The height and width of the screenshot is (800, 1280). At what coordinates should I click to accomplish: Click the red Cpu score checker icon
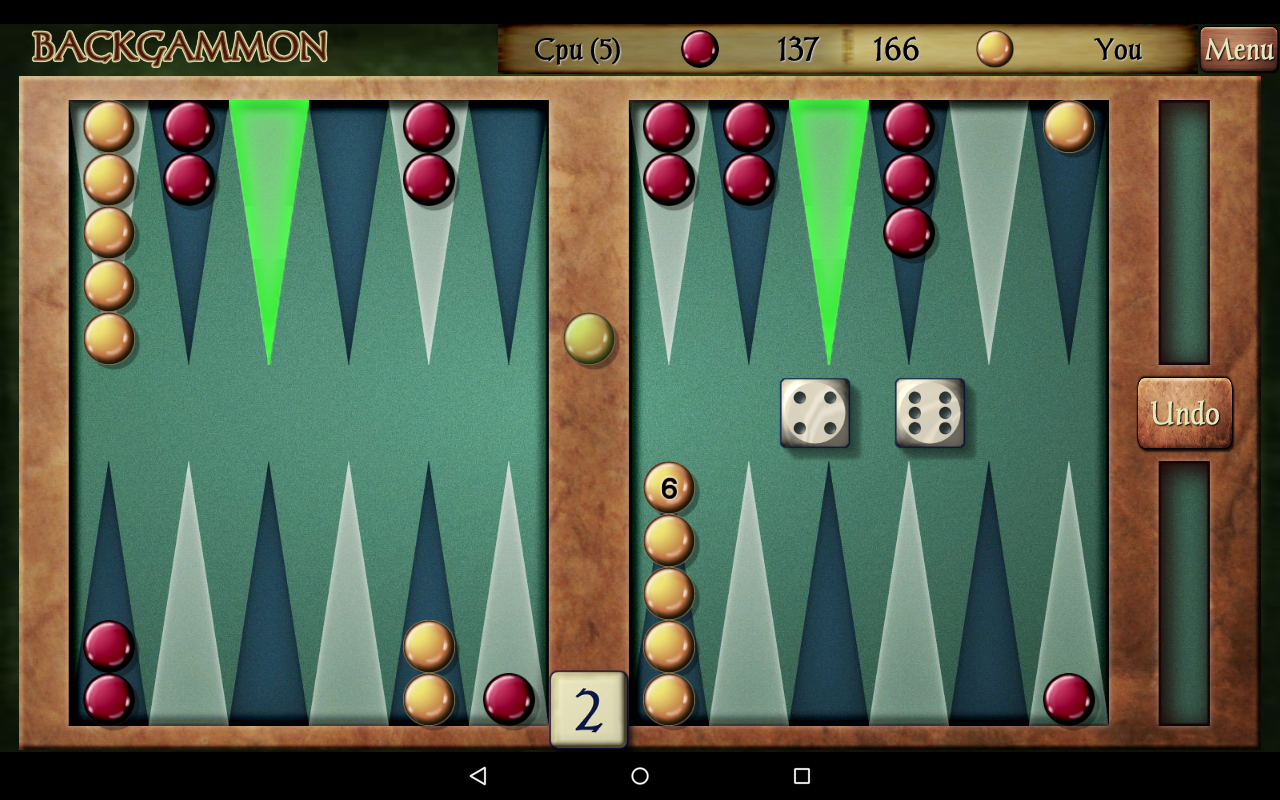(700, 49)
